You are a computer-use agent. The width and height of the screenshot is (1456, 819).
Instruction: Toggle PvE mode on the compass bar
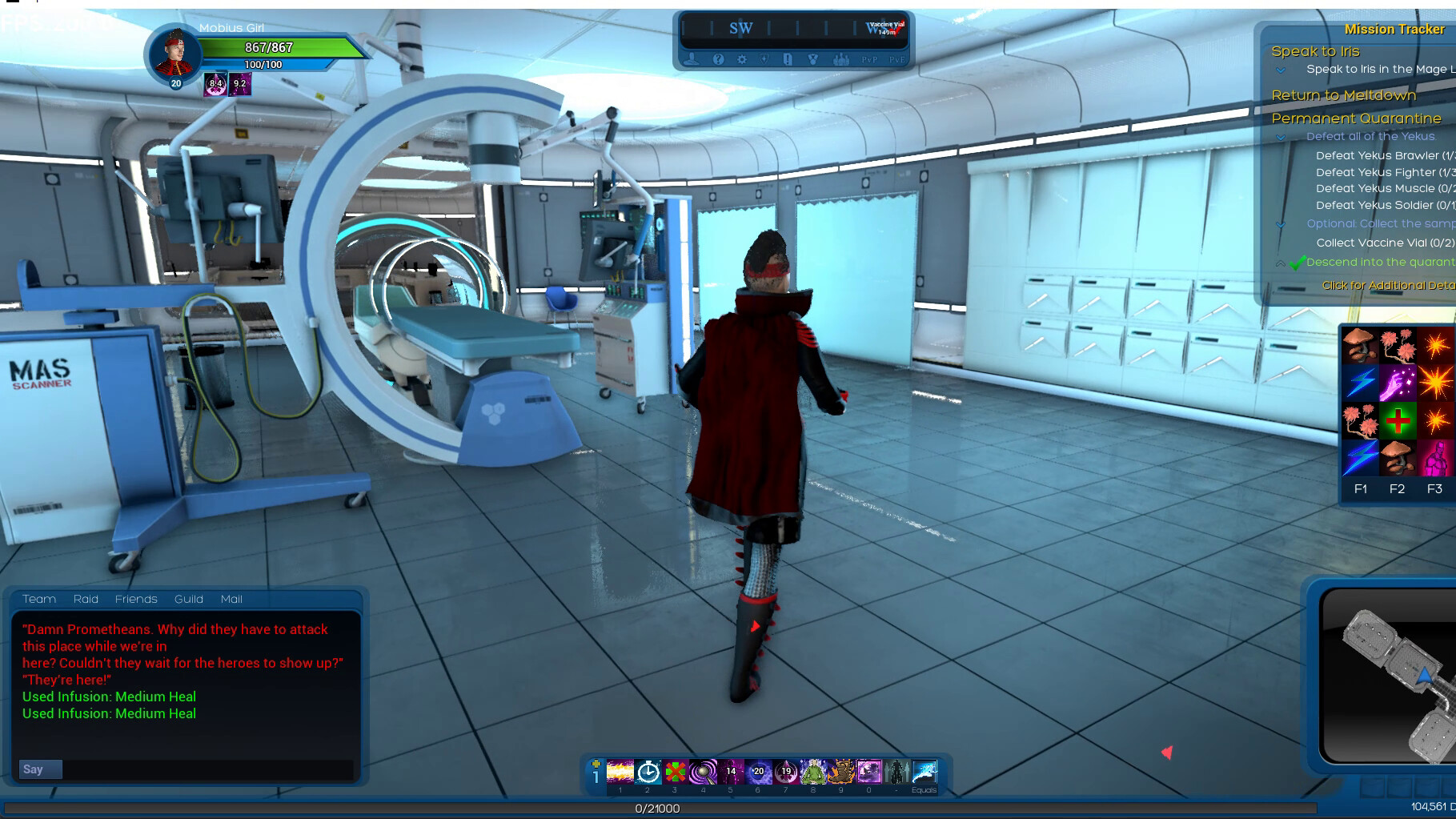pos(897,59)
